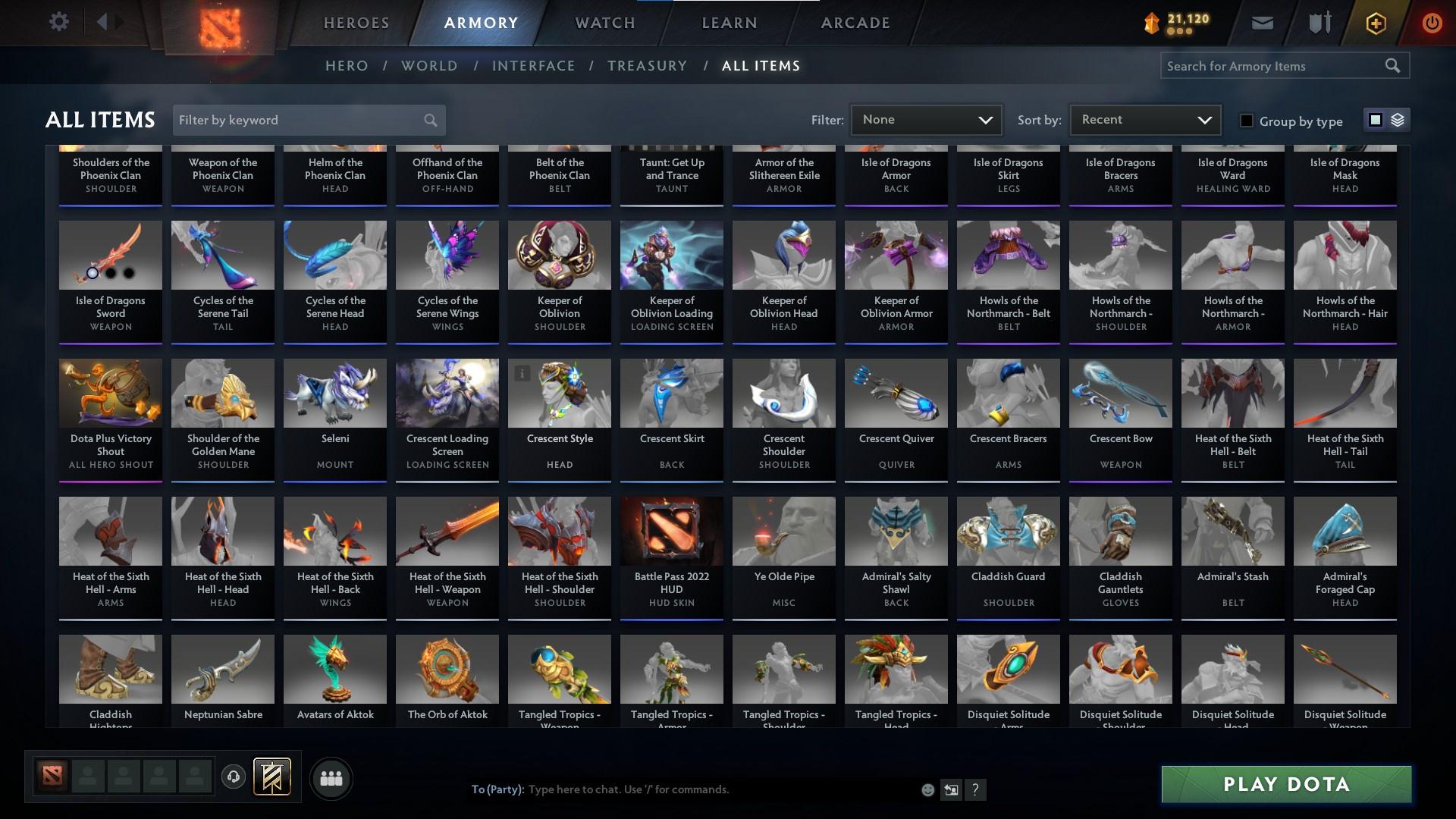1456x819 pixels.
Task: Toggle the grid view square icon
Action: coord(1376,120)
